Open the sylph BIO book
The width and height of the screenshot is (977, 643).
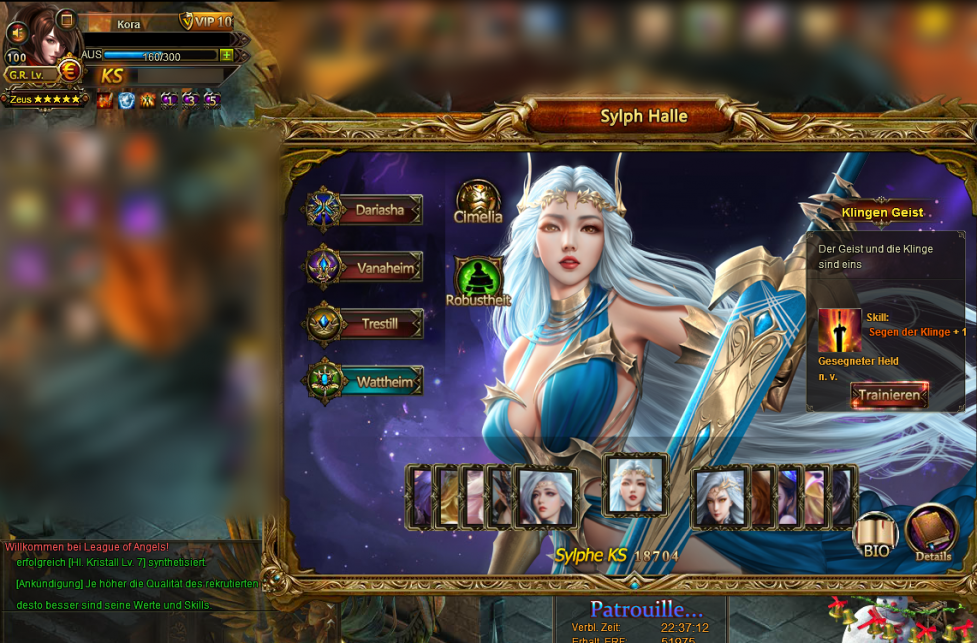pos(876,534)
